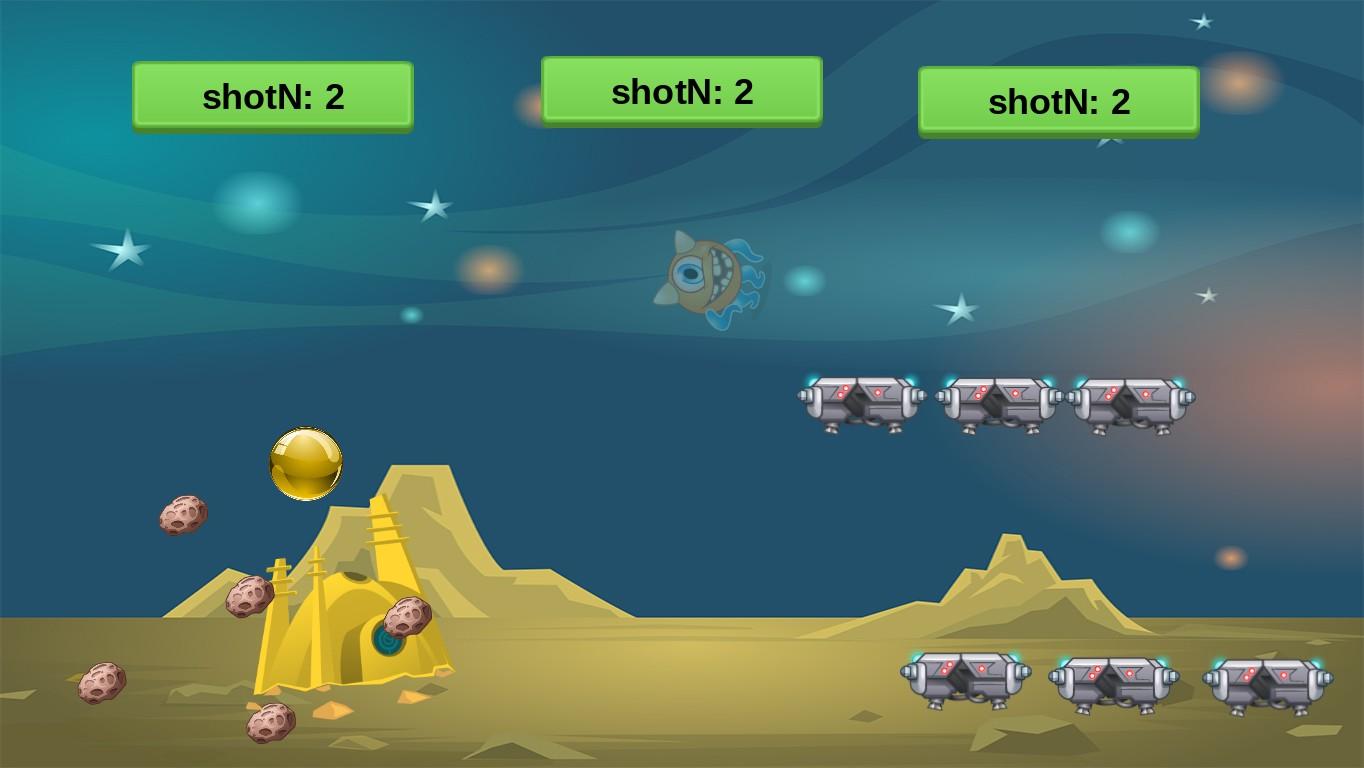This screenshot has width=1364, height=768.
Task: Click the first shotN: 2 button
Action: pos(272,97)
